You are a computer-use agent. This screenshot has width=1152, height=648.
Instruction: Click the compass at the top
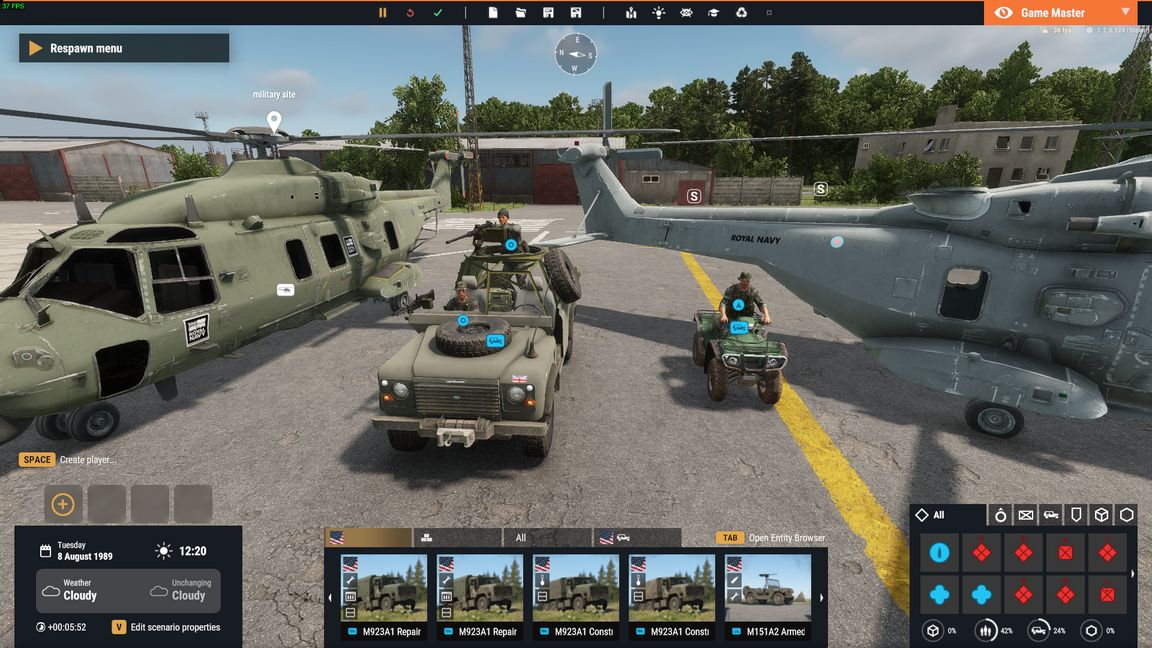pyautogui.click(x=576, y=53)
